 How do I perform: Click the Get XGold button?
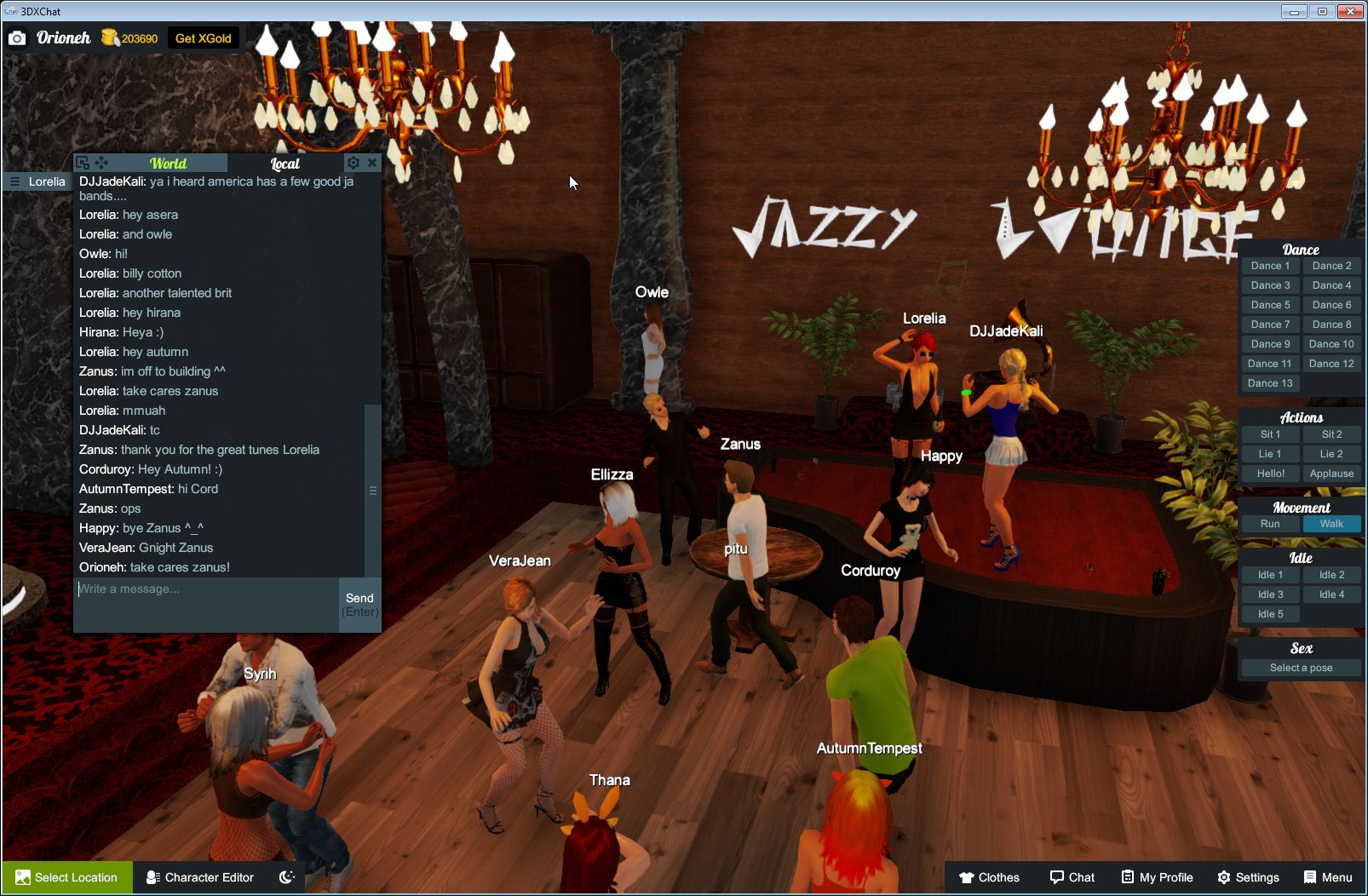click(204, 37)
